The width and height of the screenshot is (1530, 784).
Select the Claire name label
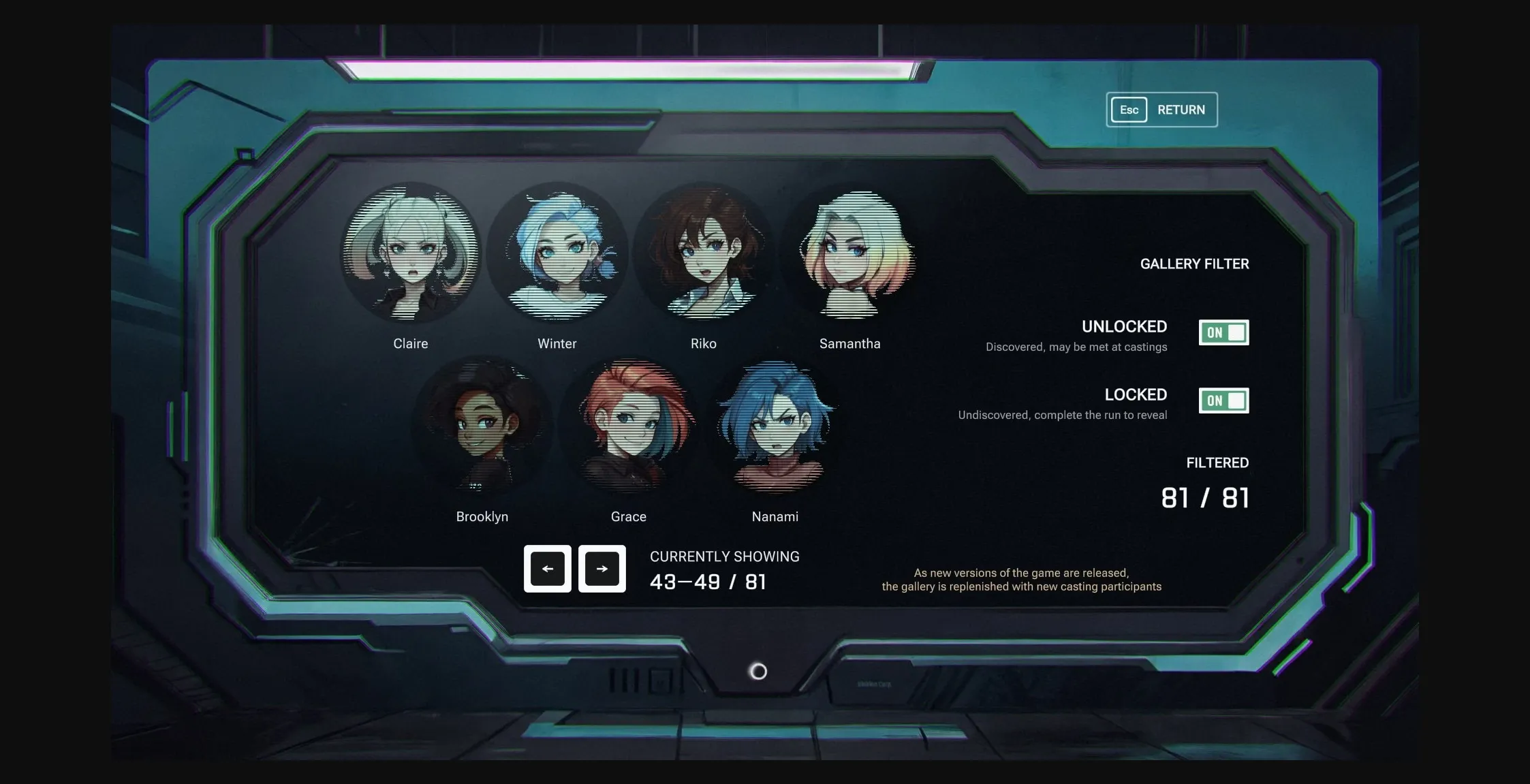coord(411,344)
